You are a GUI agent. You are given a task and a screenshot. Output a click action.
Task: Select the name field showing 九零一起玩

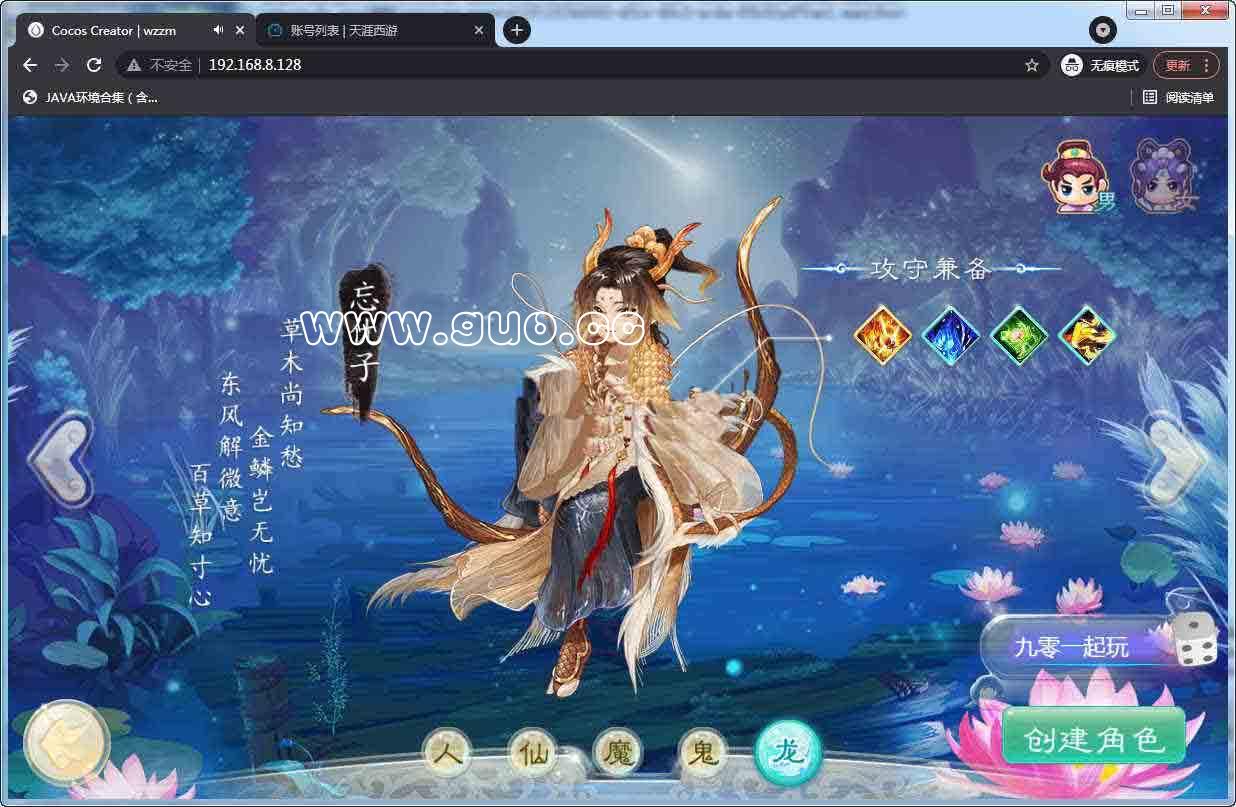pyautogui.click(x=1071, y=647)
